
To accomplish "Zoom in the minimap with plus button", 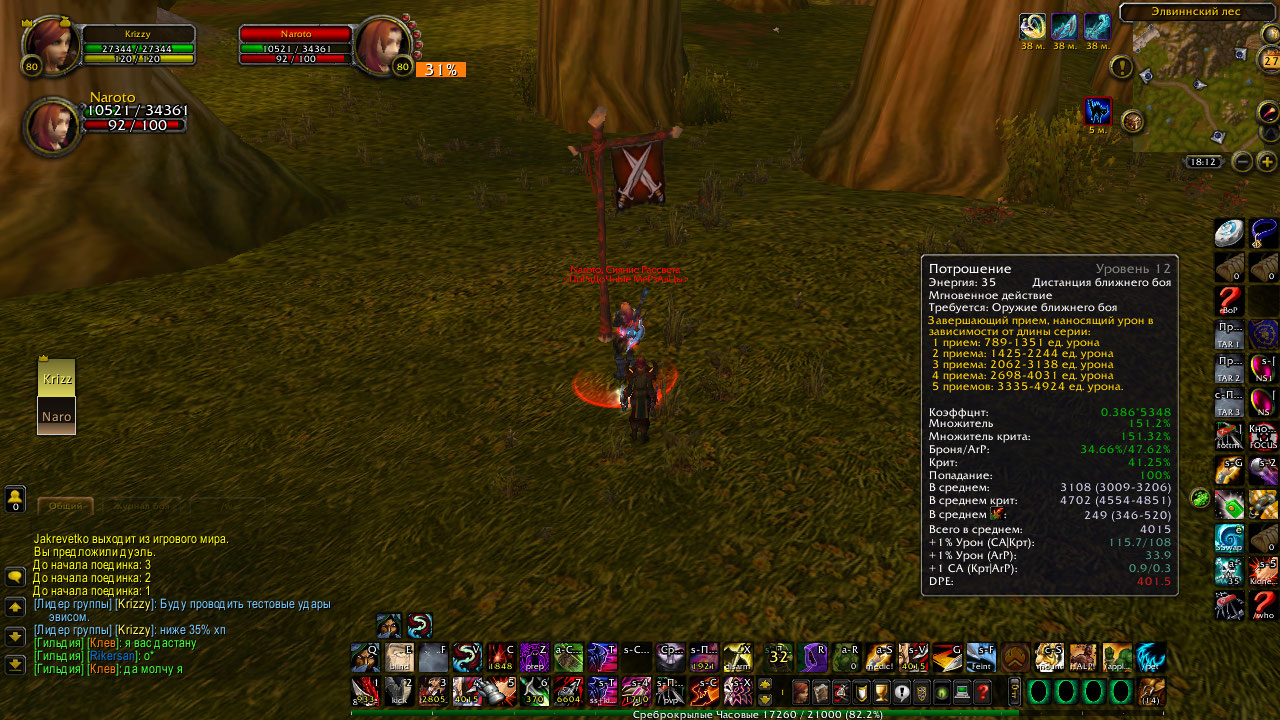I will 1267,162.
